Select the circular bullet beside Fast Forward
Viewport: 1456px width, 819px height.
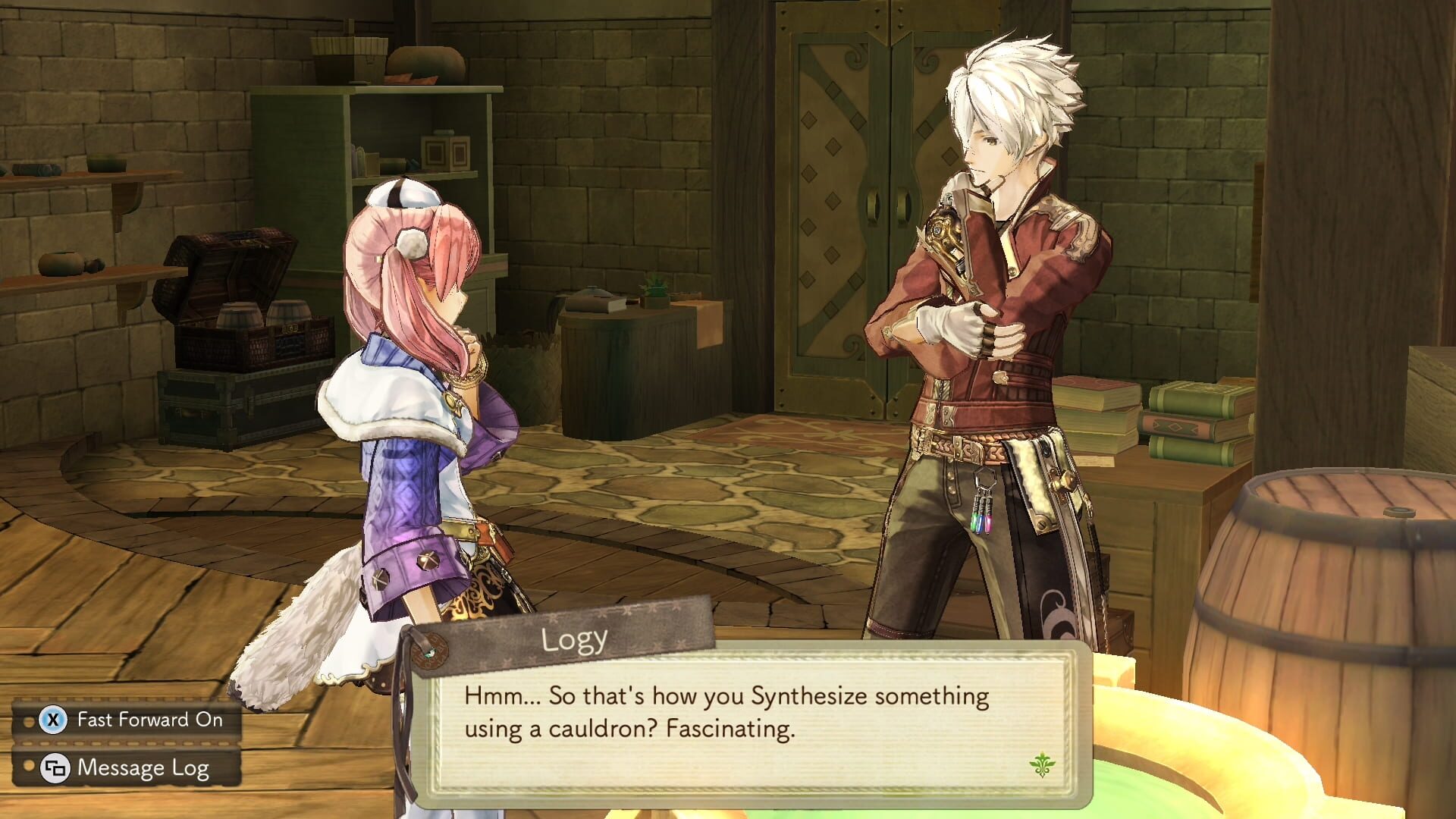[29, 721]
